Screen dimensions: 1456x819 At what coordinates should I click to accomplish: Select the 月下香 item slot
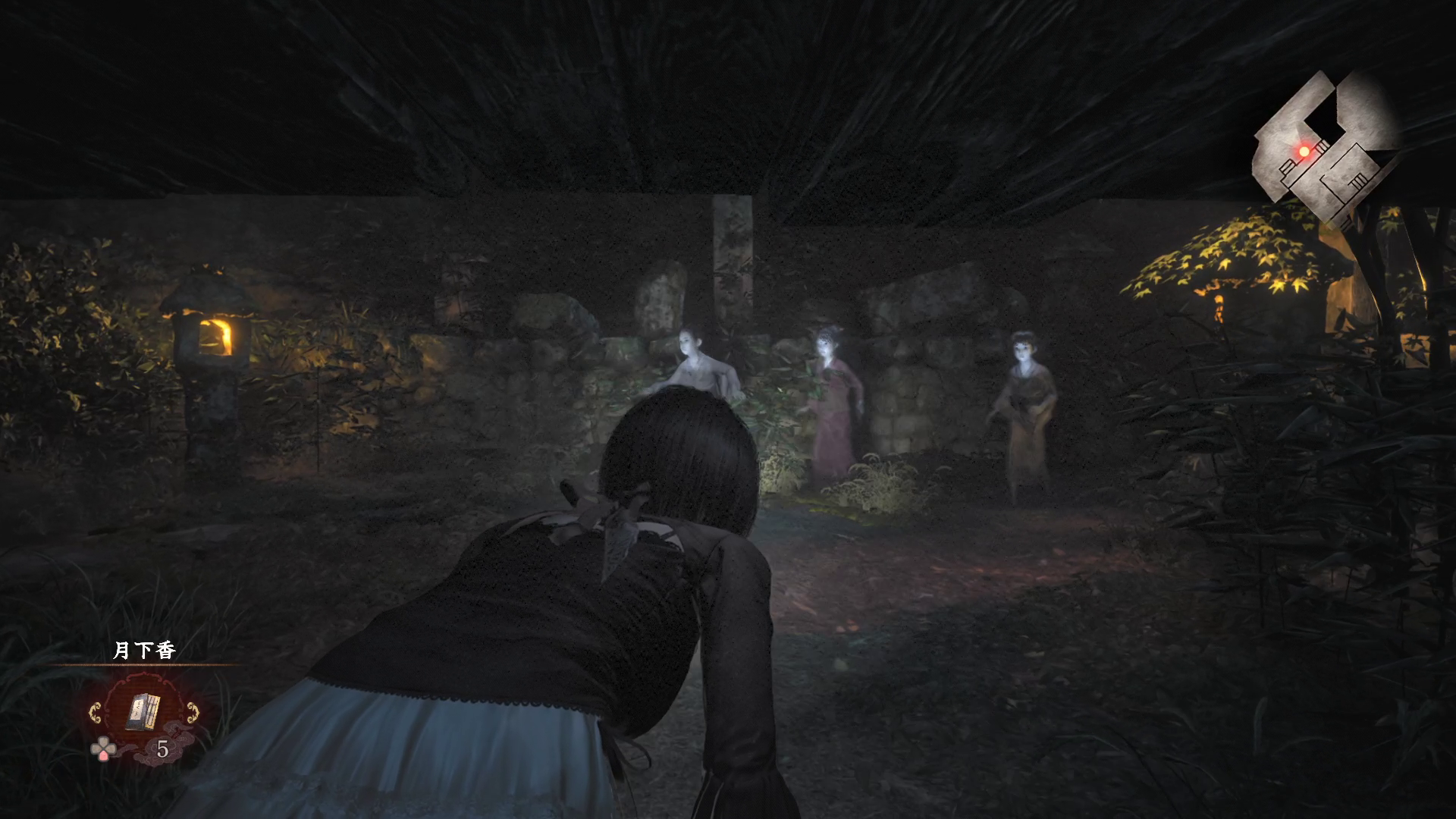[x=143, y=711]
